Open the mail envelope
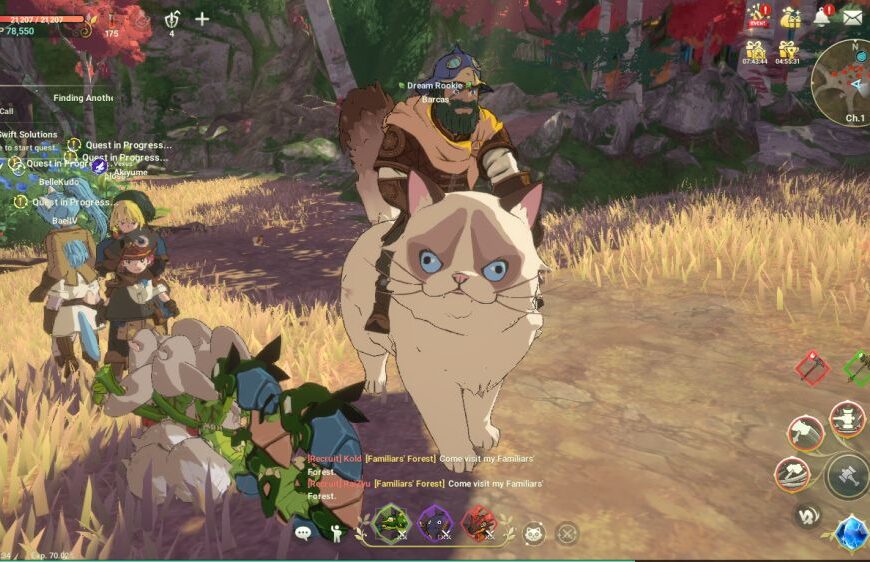The height and width of the screenshot is (562, 870). click(852, 16)
